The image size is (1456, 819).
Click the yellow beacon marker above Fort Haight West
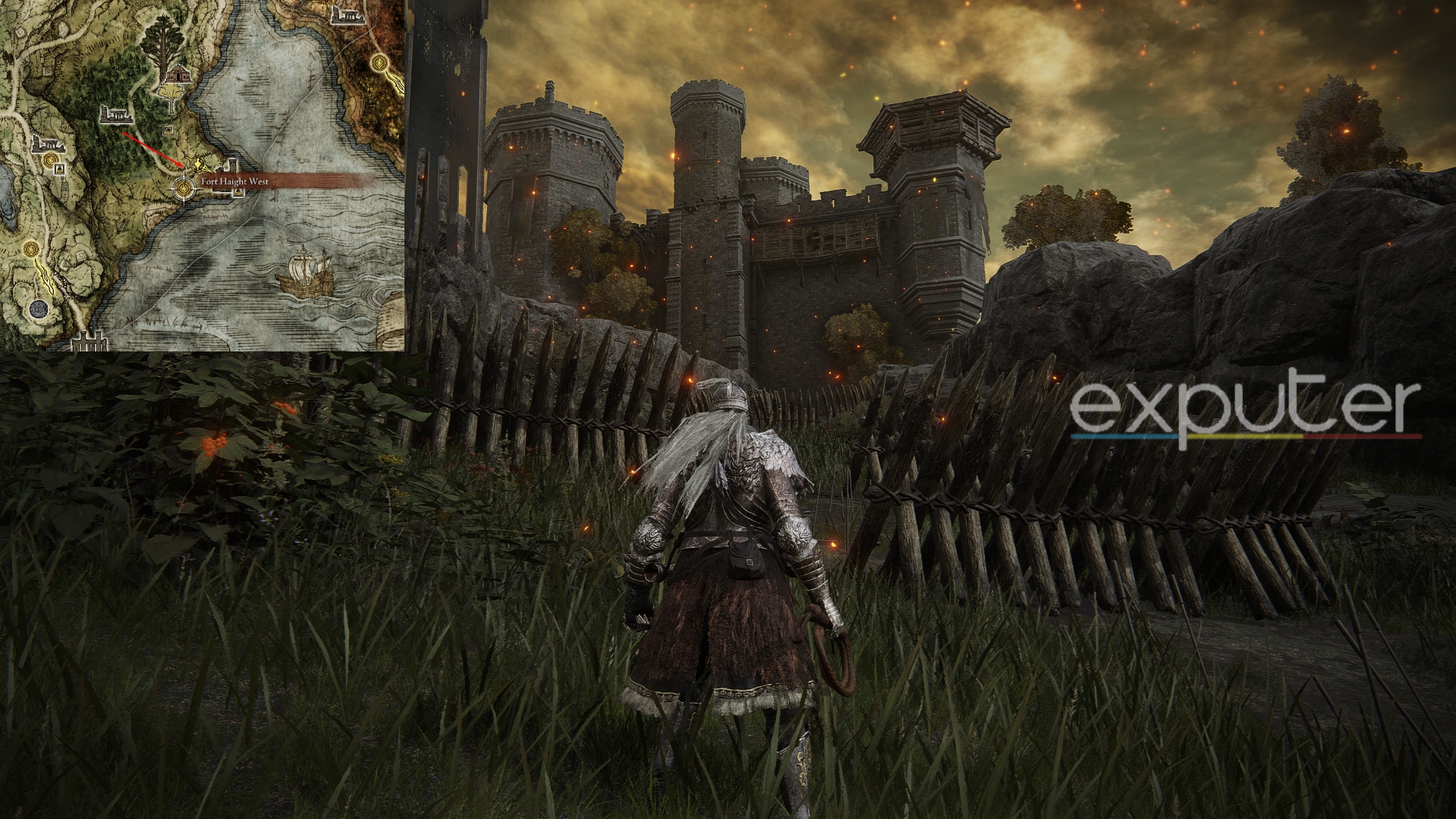[197, 163]
